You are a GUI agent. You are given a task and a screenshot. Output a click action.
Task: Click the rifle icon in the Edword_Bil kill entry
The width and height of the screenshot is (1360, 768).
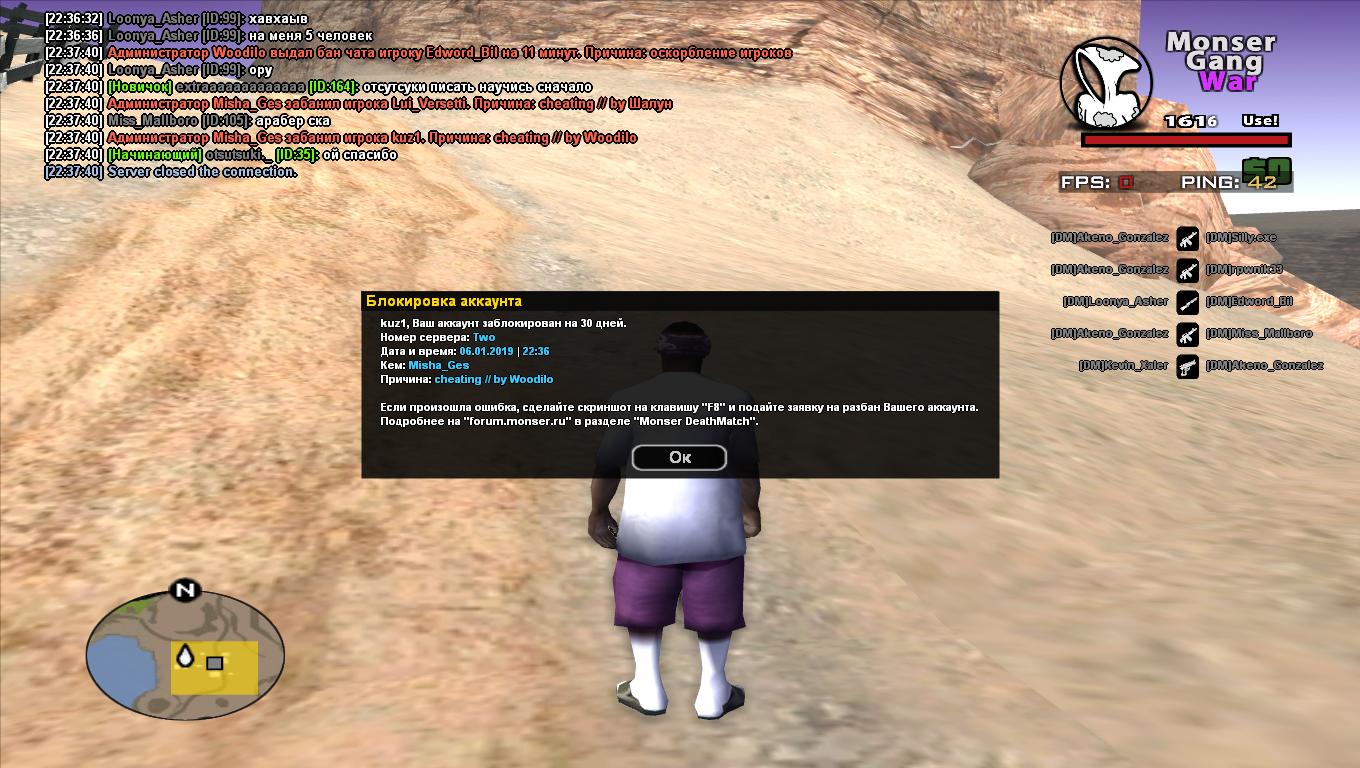(x=1188, y=303)
